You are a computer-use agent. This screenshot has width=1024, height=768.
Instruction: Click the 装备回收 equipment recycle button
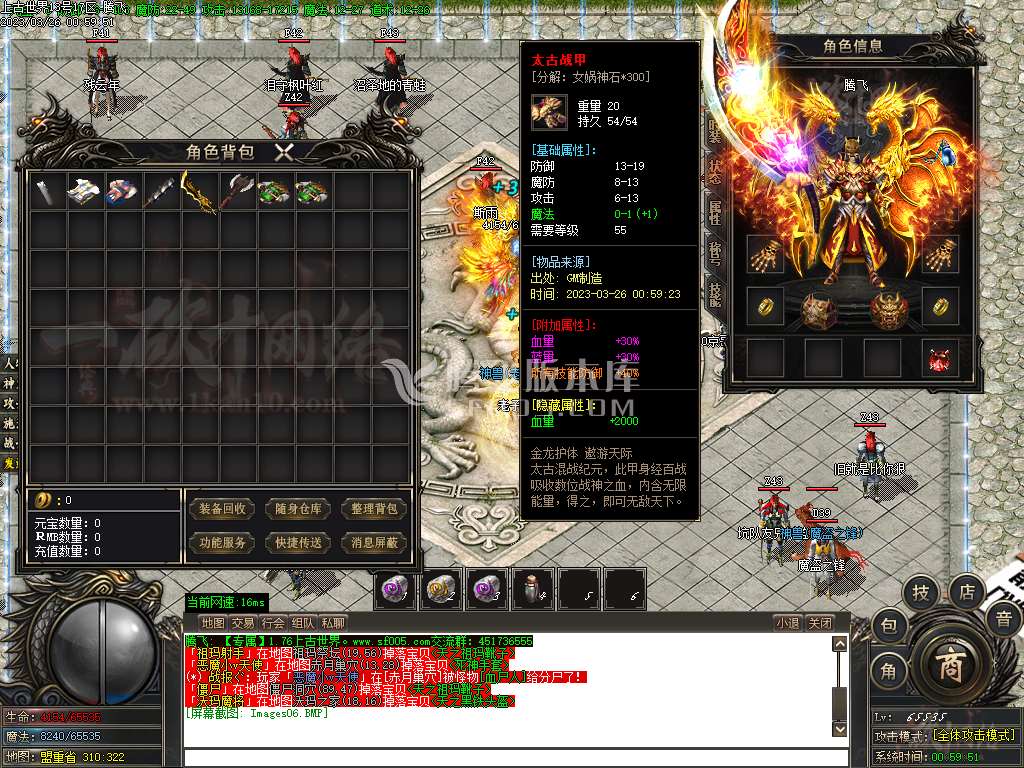coord(222,509)
